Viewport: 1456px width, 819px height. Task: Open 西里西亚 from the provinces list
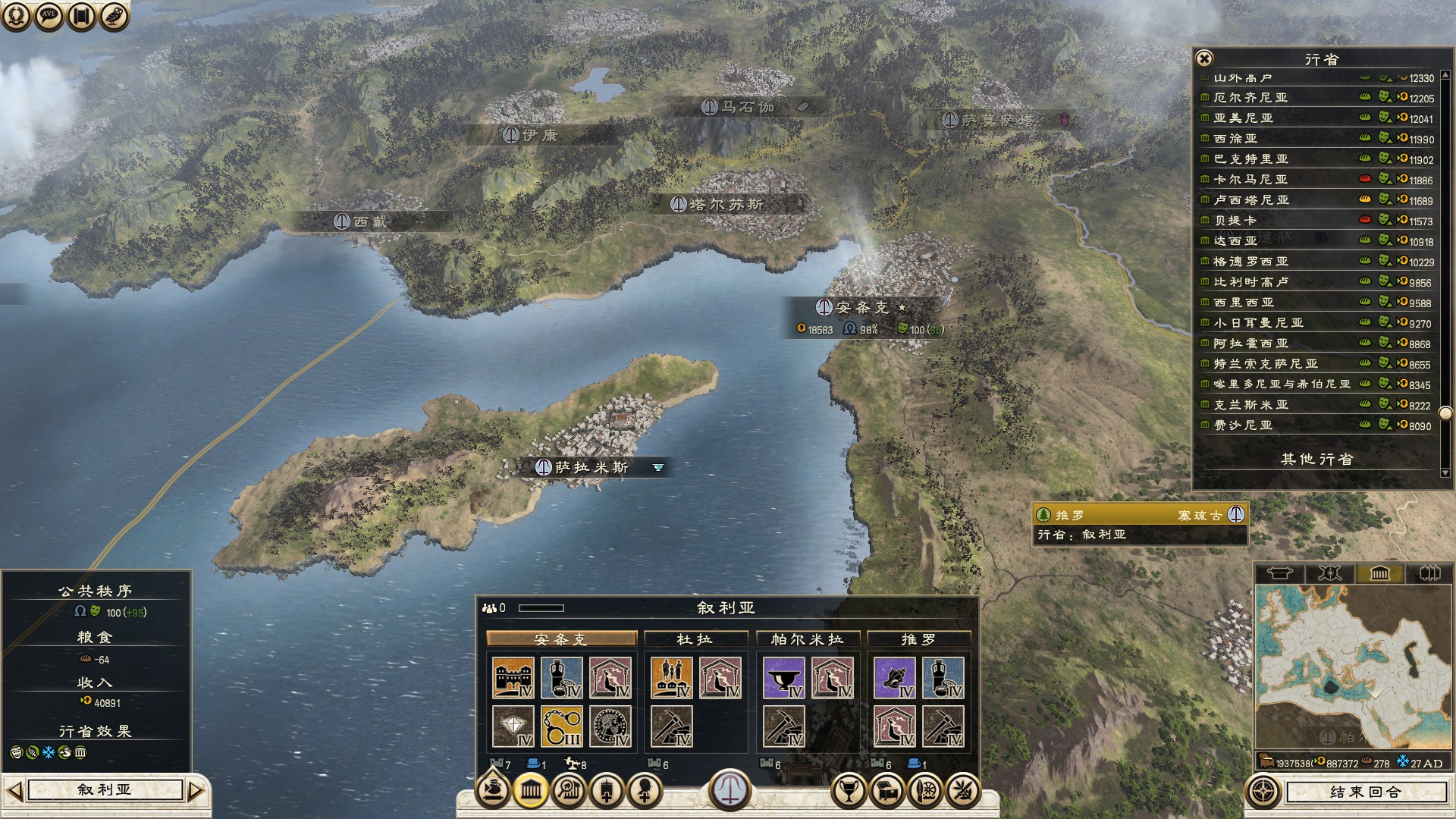tap(1244, 303)
